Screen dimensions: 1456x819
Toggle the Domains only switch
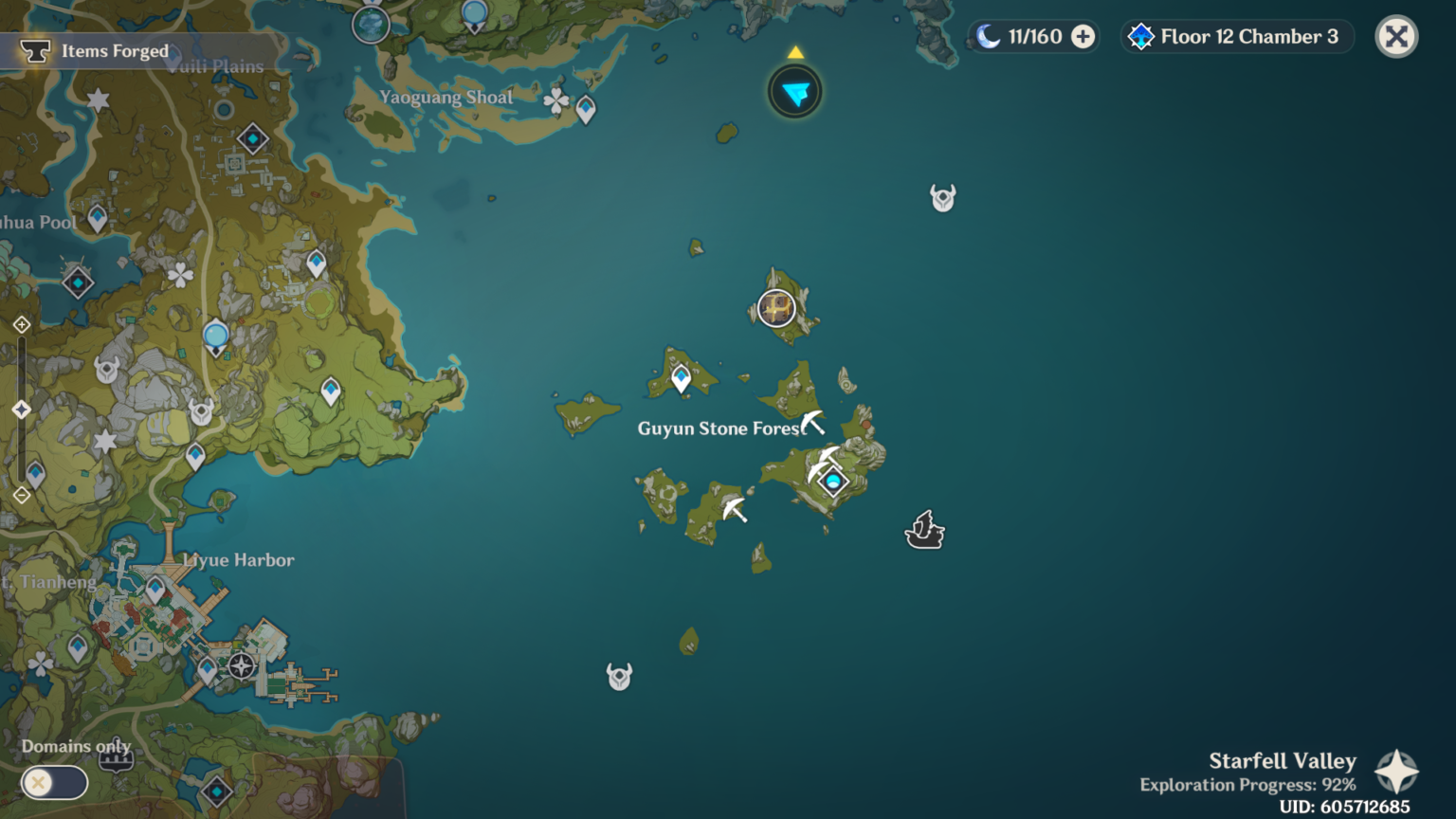click(54, 782)
